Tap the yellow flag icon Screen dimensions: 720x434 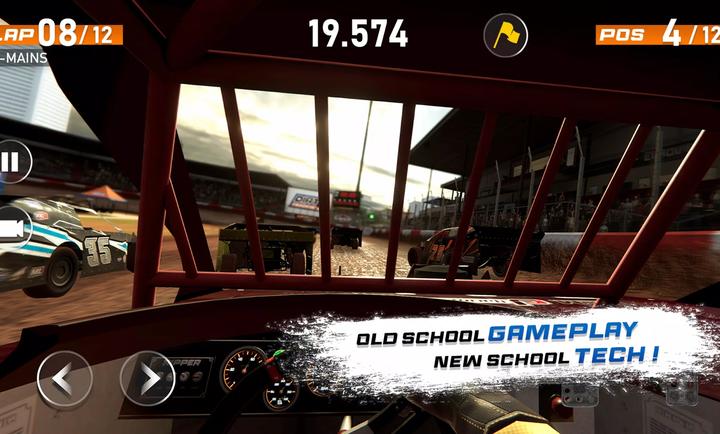505,35
